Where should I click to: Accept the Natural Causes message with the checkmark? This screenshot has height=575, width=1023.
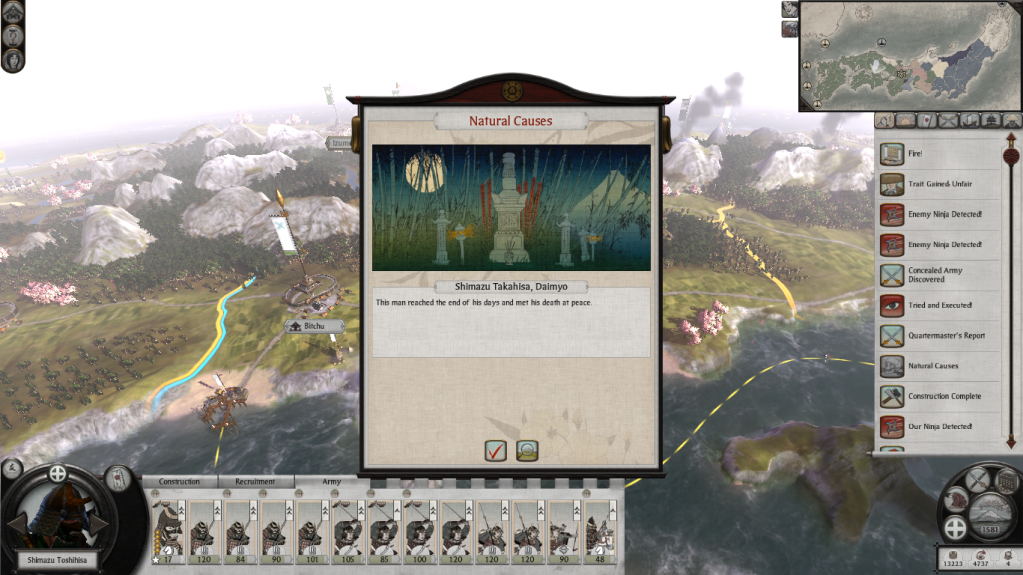click(x=495, y=450)
